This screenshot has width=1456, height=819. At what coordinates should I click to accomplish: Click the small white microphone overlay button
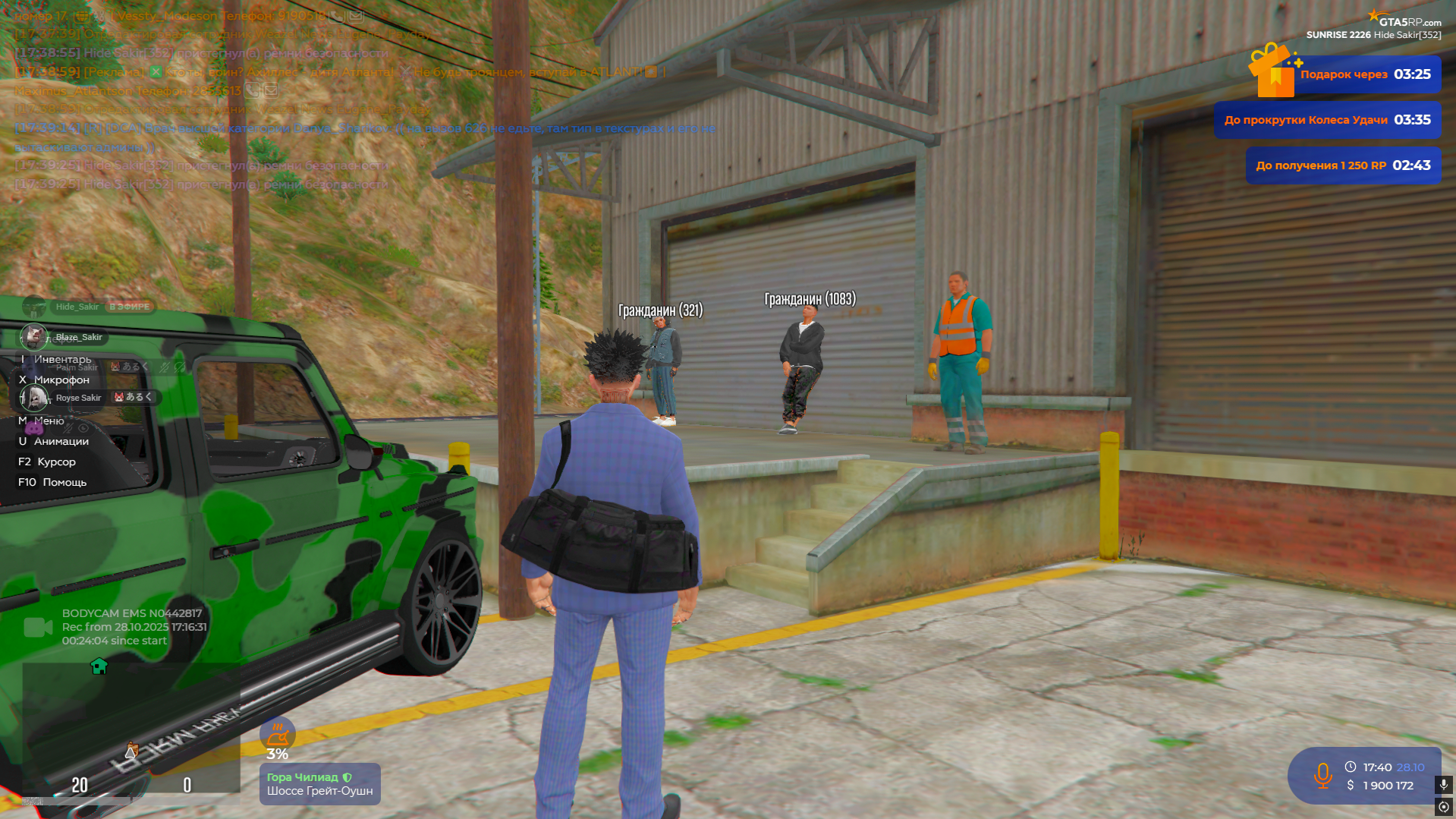point(1443,784)
